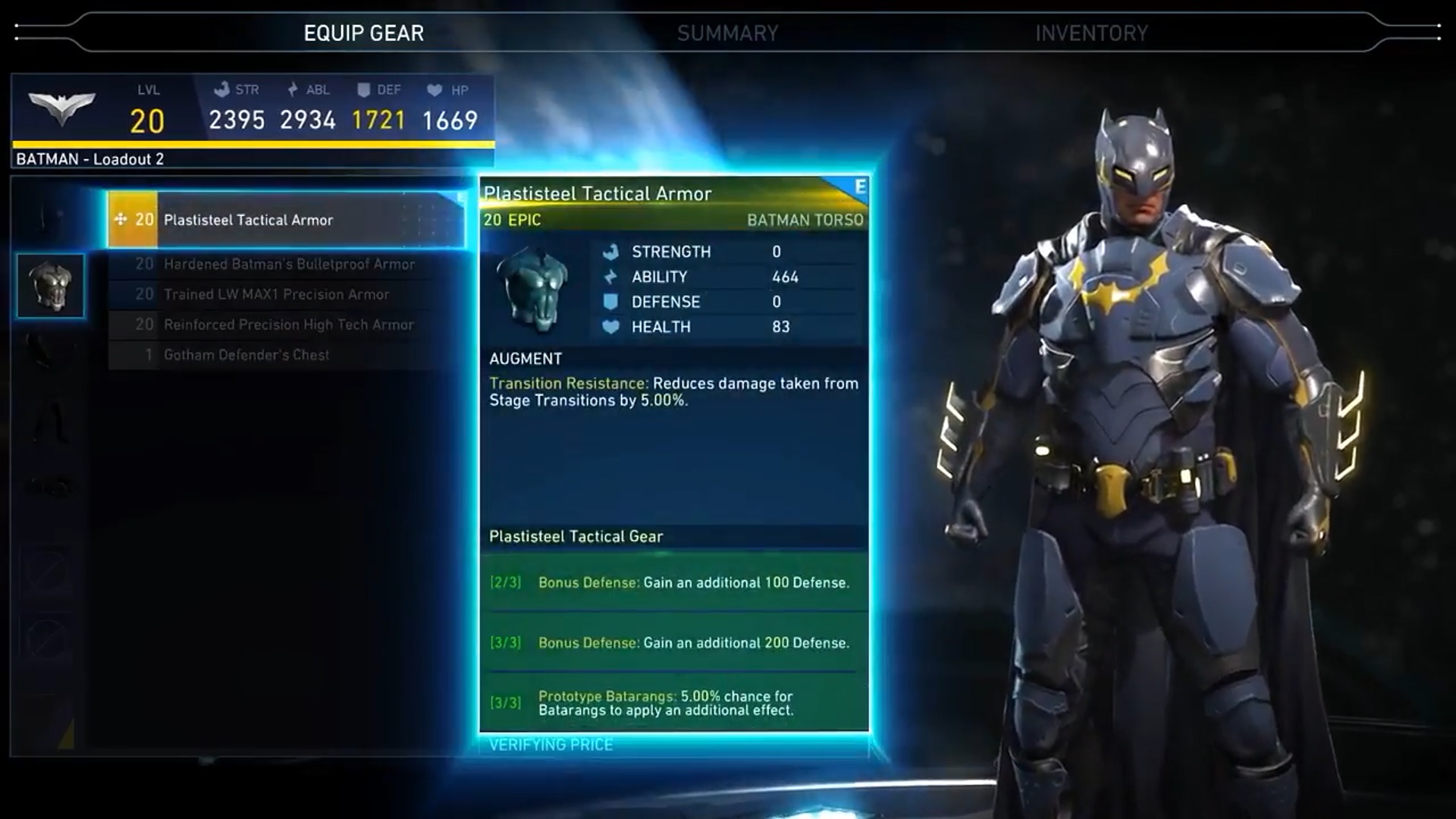Switch to the Summary tab

tap(727, 33)
